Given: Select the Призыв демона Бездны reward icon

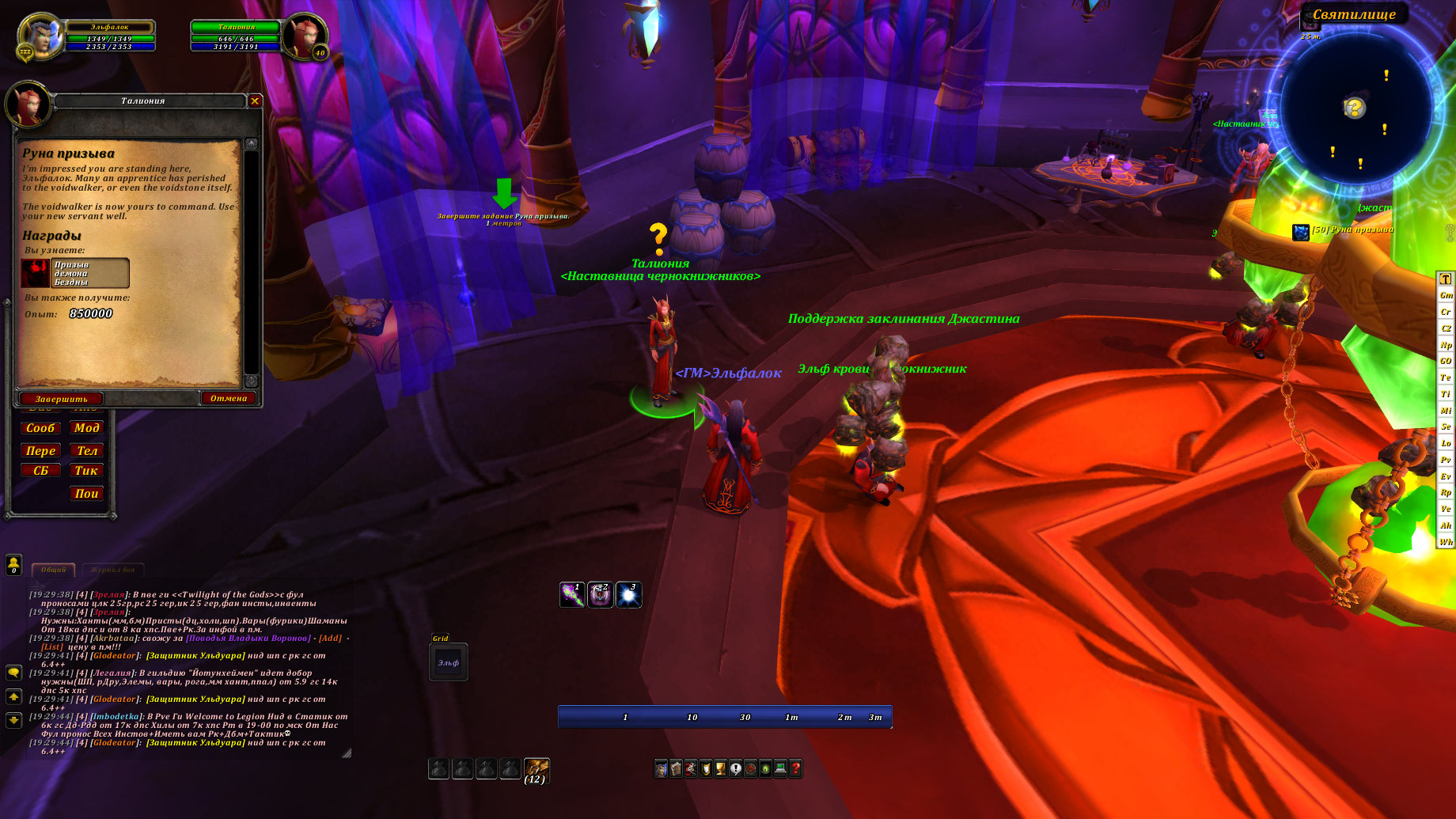Looking at the screenshot, I should pos(36,273).
